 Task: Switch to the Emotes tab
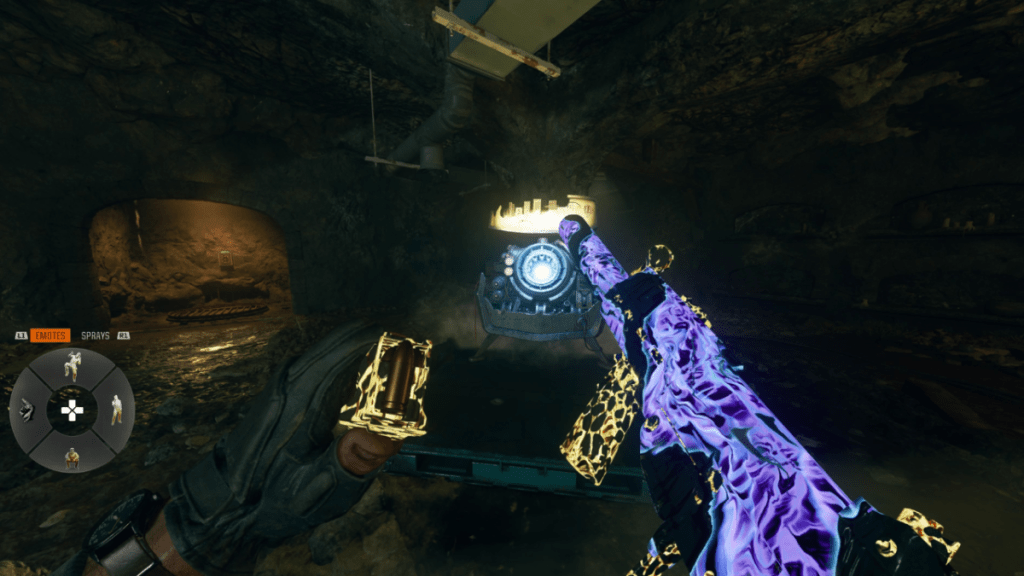[50, 336]
